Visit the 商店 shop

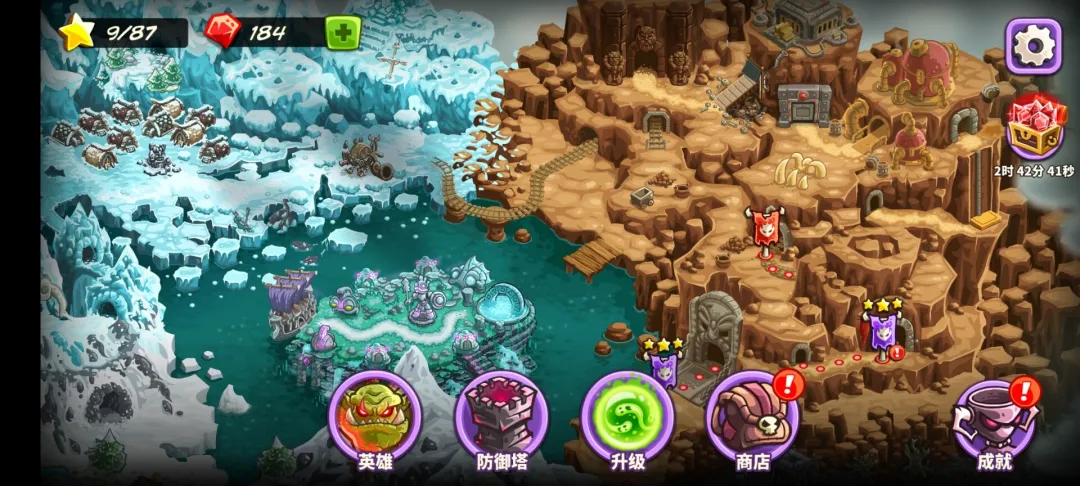coord(753,417)
